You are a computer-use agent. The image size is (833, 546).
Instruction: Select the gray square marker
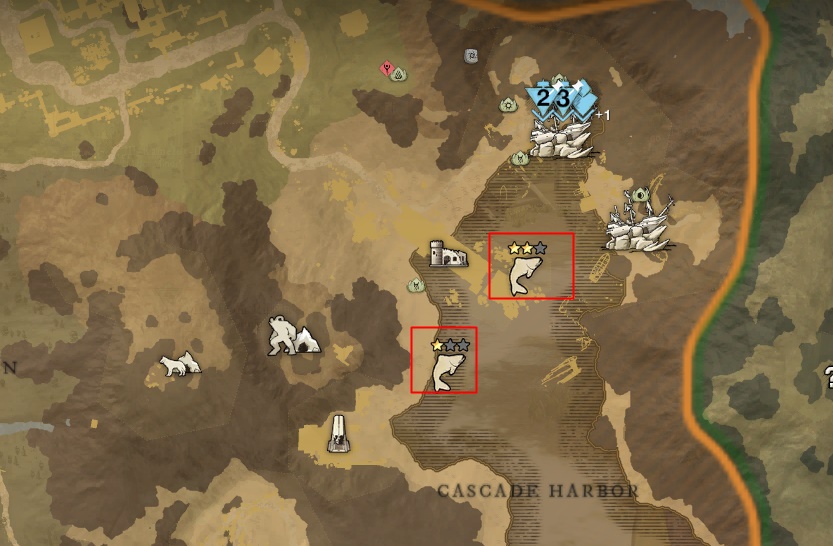pos(470,56)
